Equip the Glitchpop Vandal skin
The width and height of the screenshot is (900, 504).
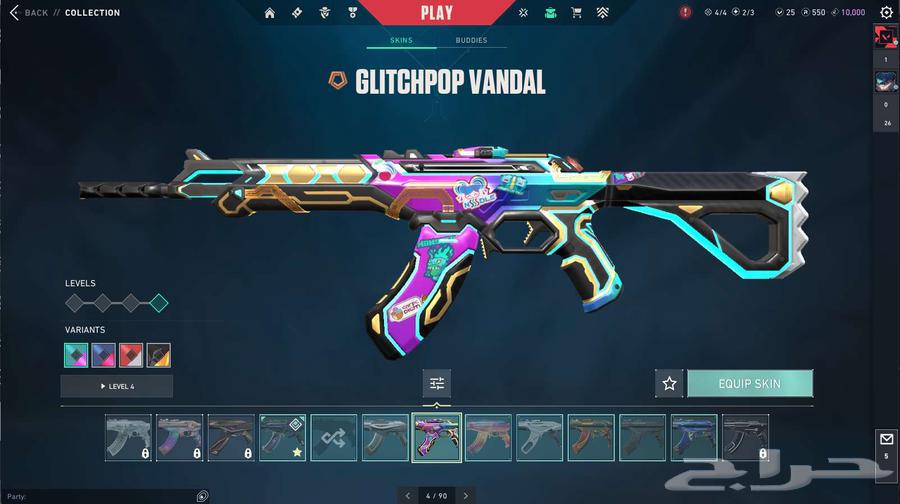point(749,383)
